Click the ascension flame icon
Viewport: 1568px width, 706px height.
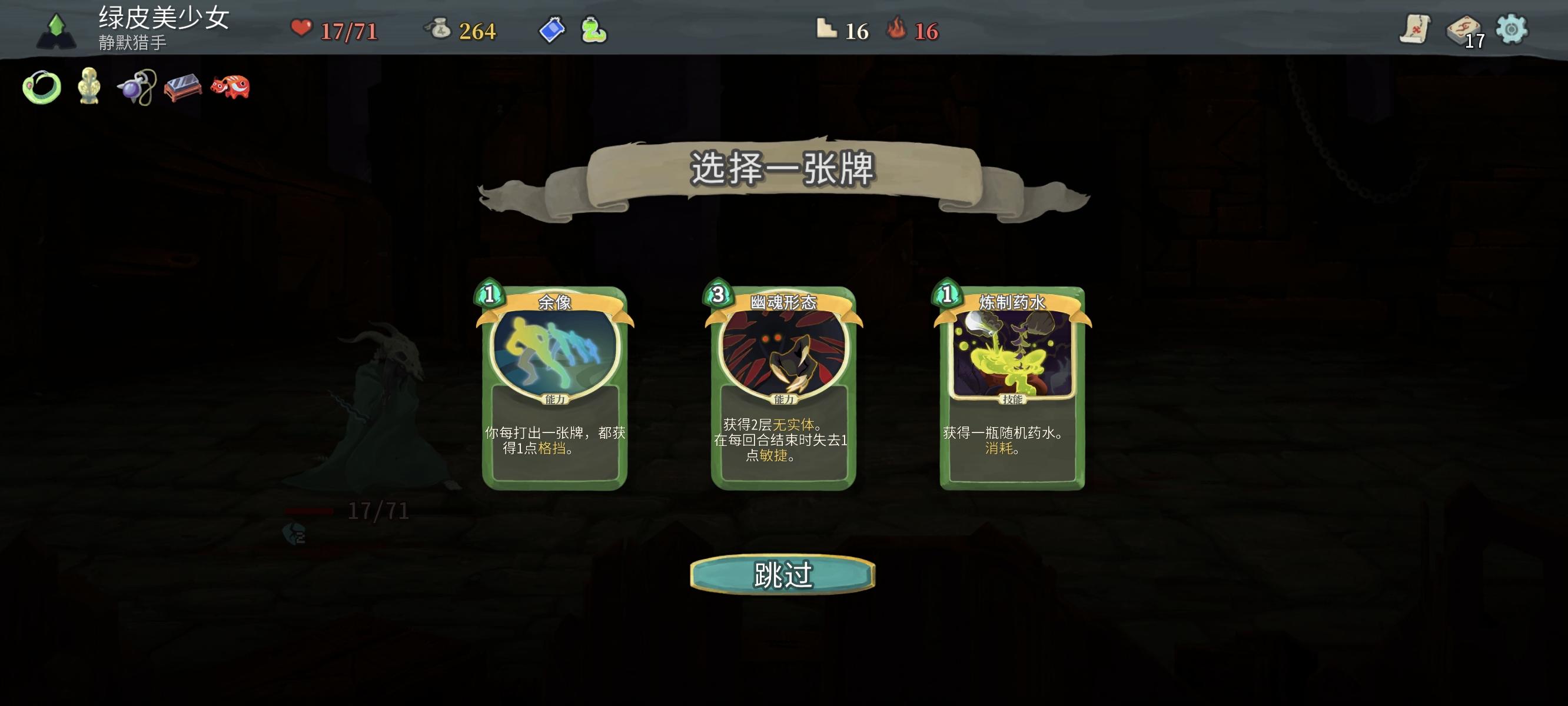[899, 29]
